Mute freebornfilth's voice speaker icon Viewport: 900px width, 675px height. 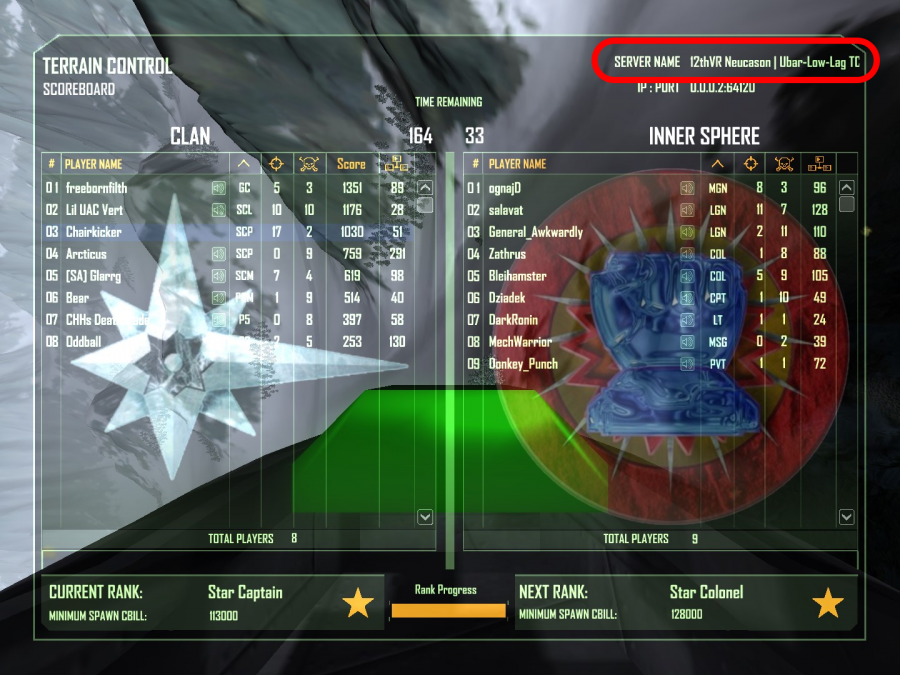click(218, 187)
